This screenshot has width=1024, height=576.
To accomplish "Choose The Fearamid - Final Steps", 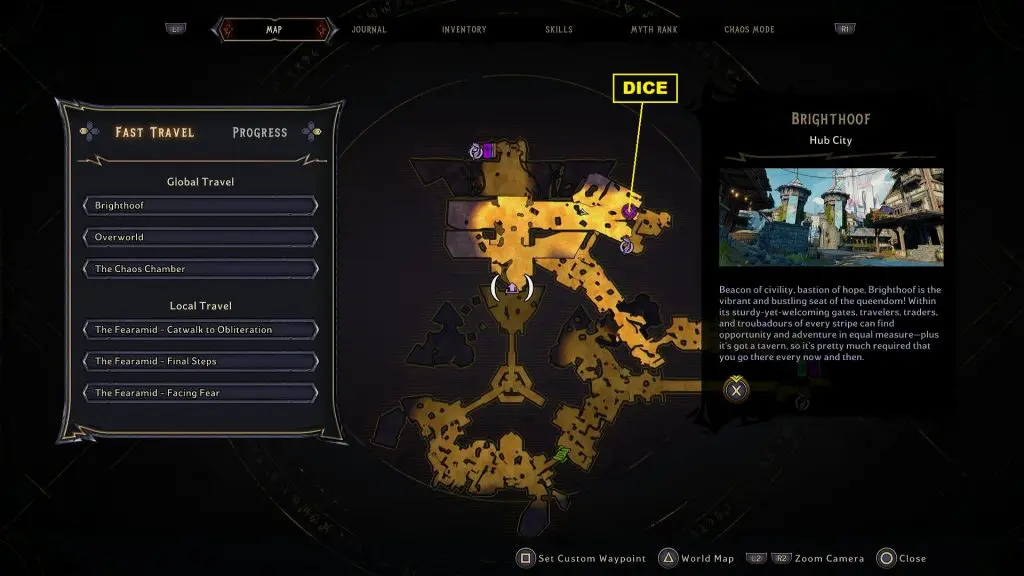I will point(200,361).
